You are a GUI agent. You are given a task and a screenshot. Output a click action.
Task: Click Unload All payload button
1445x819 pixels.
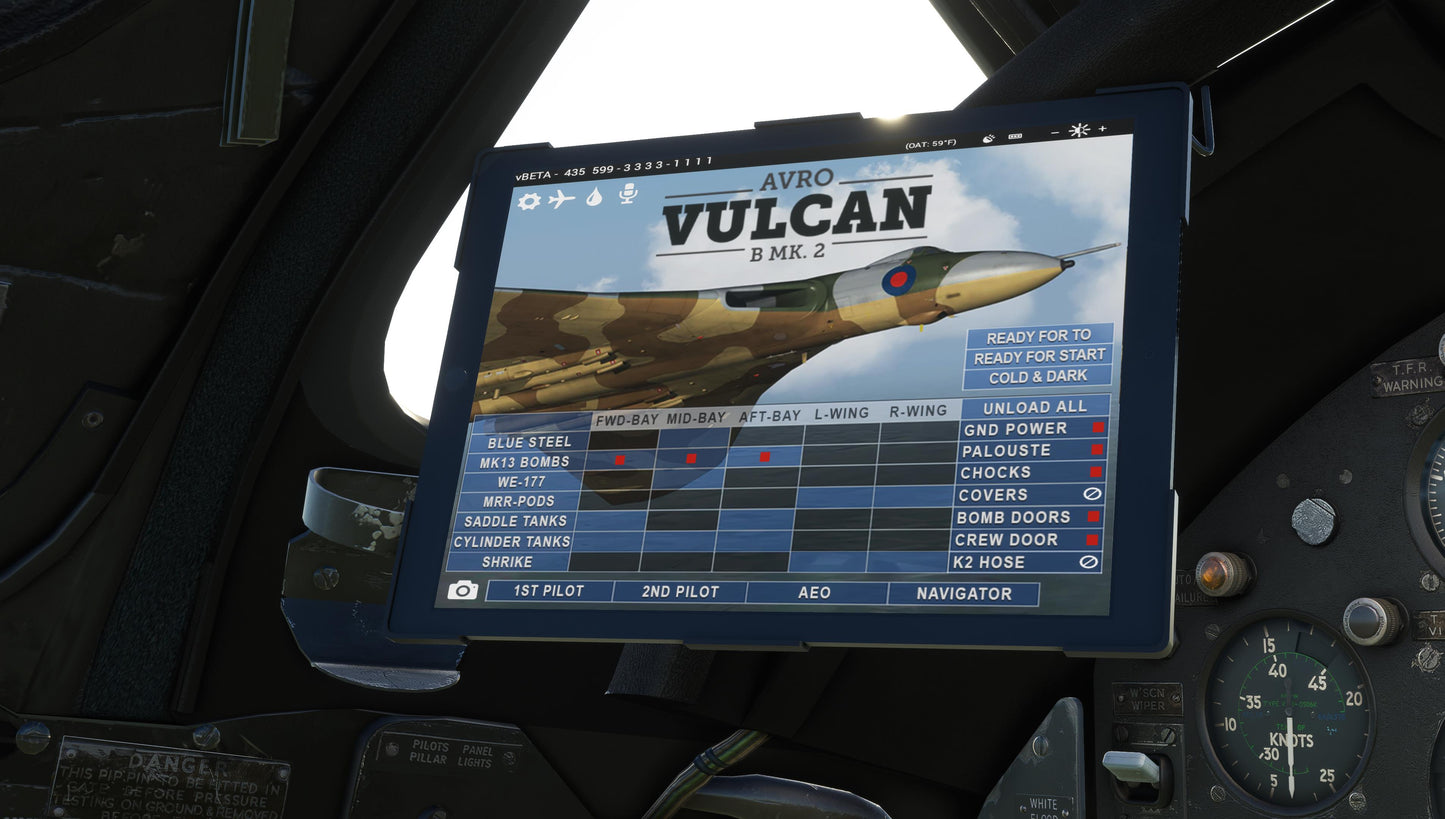(1035, 407)
